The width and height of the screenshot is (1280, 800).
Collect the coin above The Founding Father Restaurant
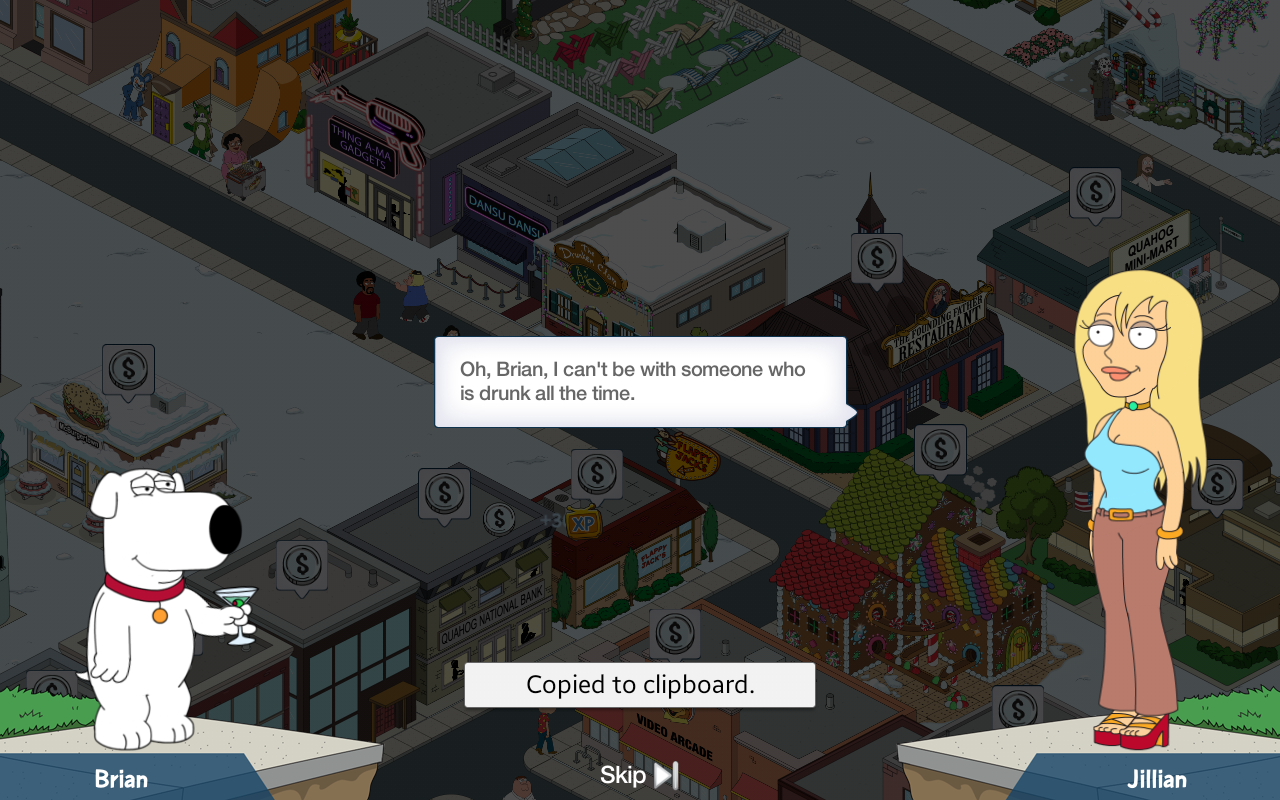pos(877,258)
